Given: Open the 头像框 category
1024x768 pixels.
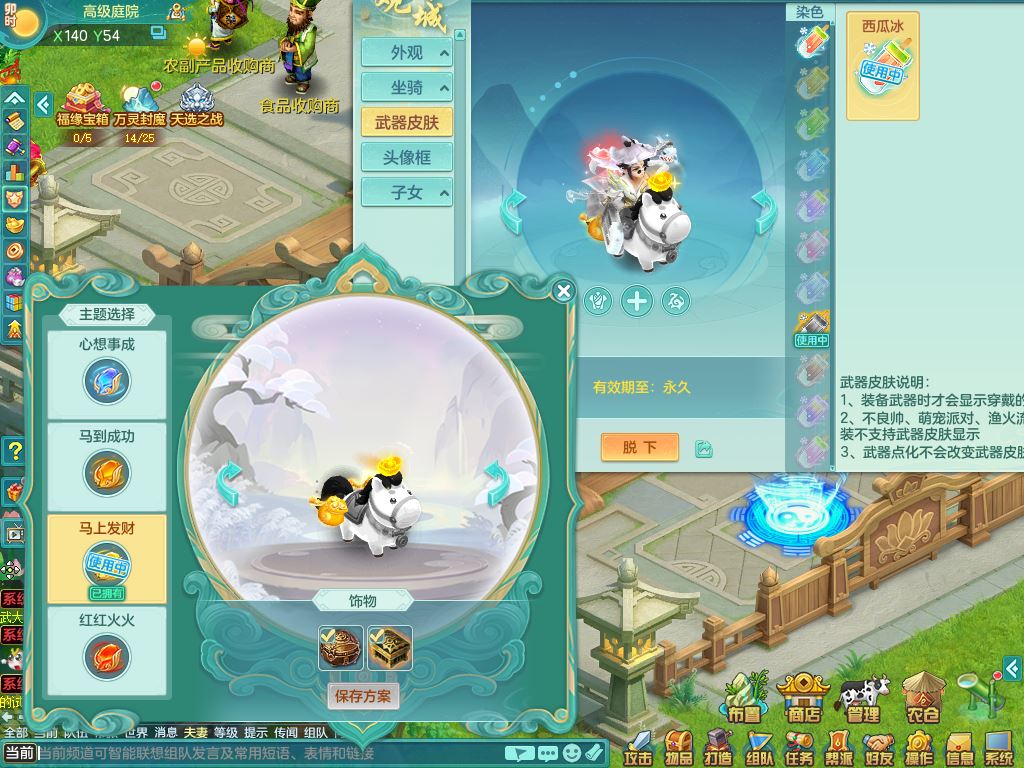Looking at the screenshot, I should tap(407, 157).
